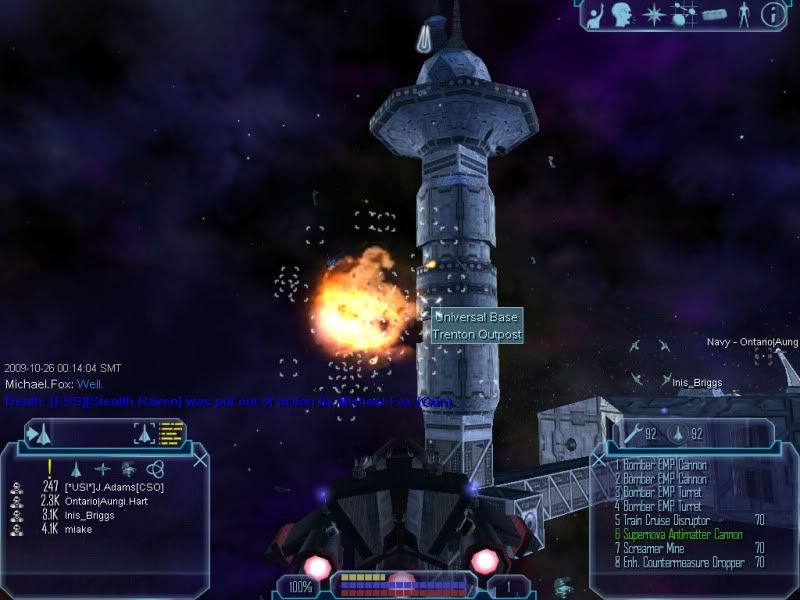Open the chat talking-head icon
This screenshot has height=600, width=800.
623,15
